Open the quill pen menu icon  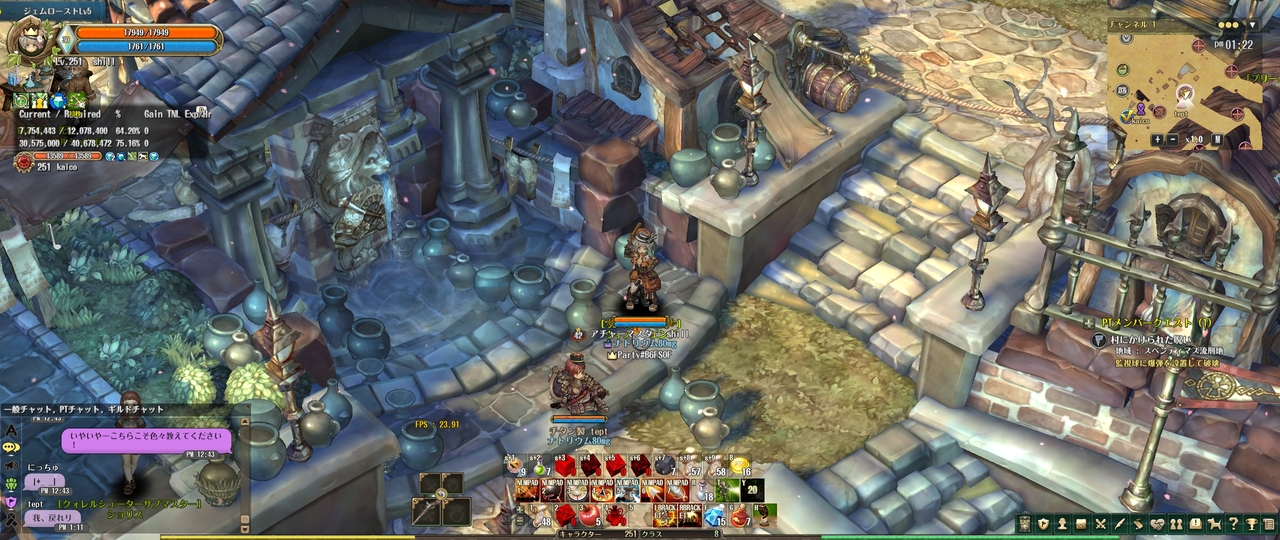1119,524
